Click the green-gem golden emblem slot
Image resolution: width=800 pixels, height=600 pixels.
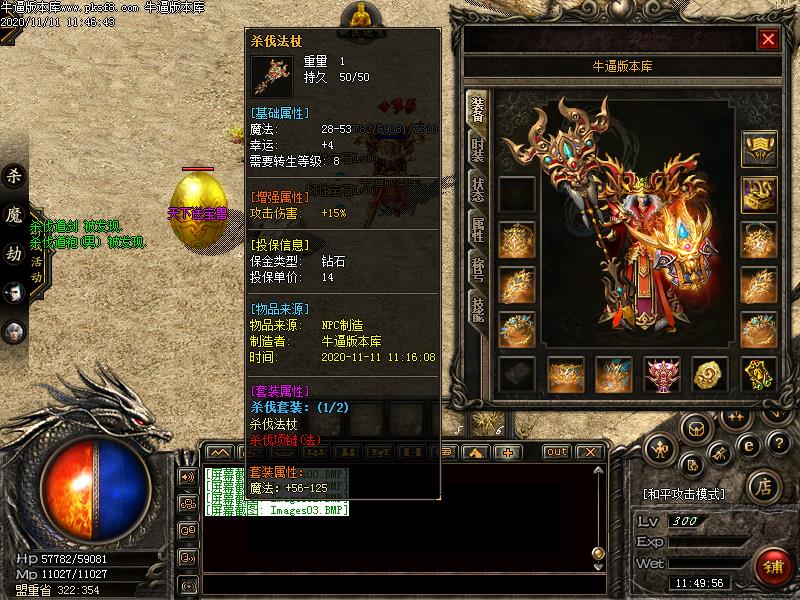(758, 374)
